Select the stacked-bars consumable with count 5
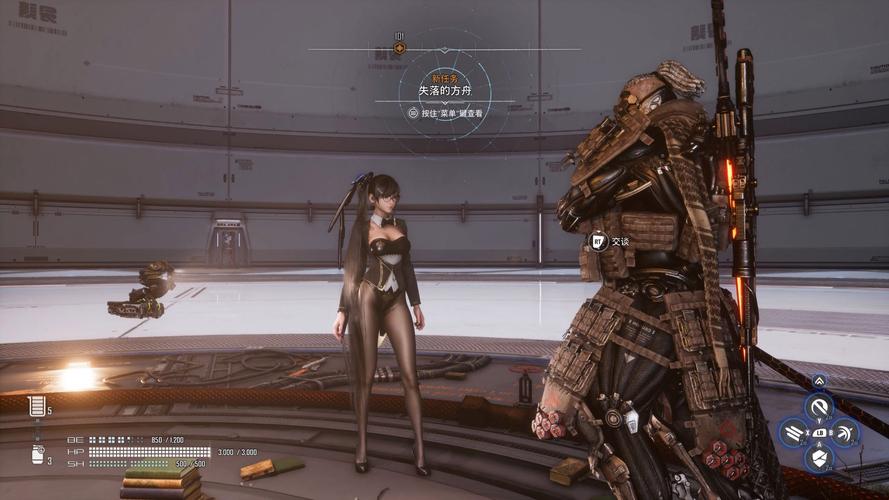The width and height of the screenshot is (889, 500). pos(38,406)
